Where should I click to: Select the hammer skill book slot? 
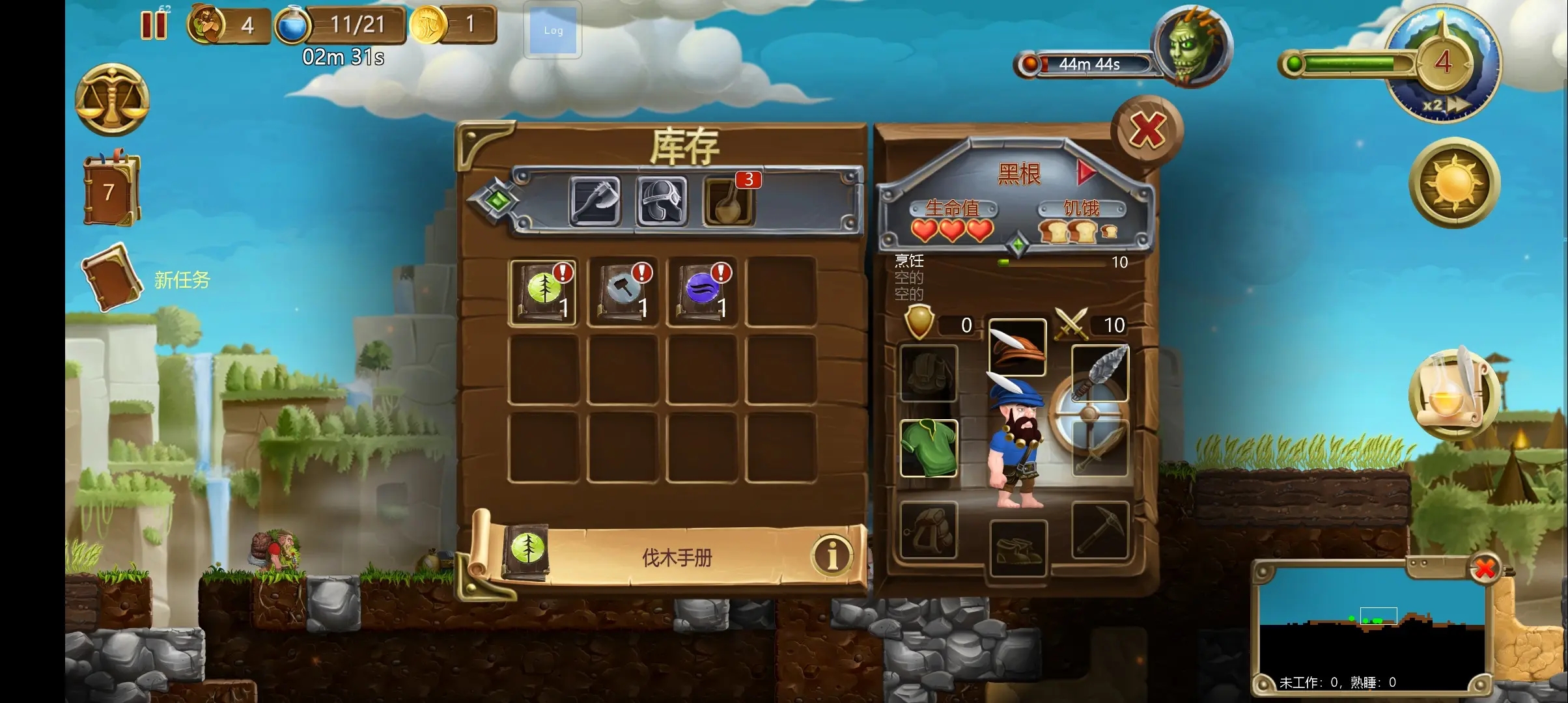[623, 291]
